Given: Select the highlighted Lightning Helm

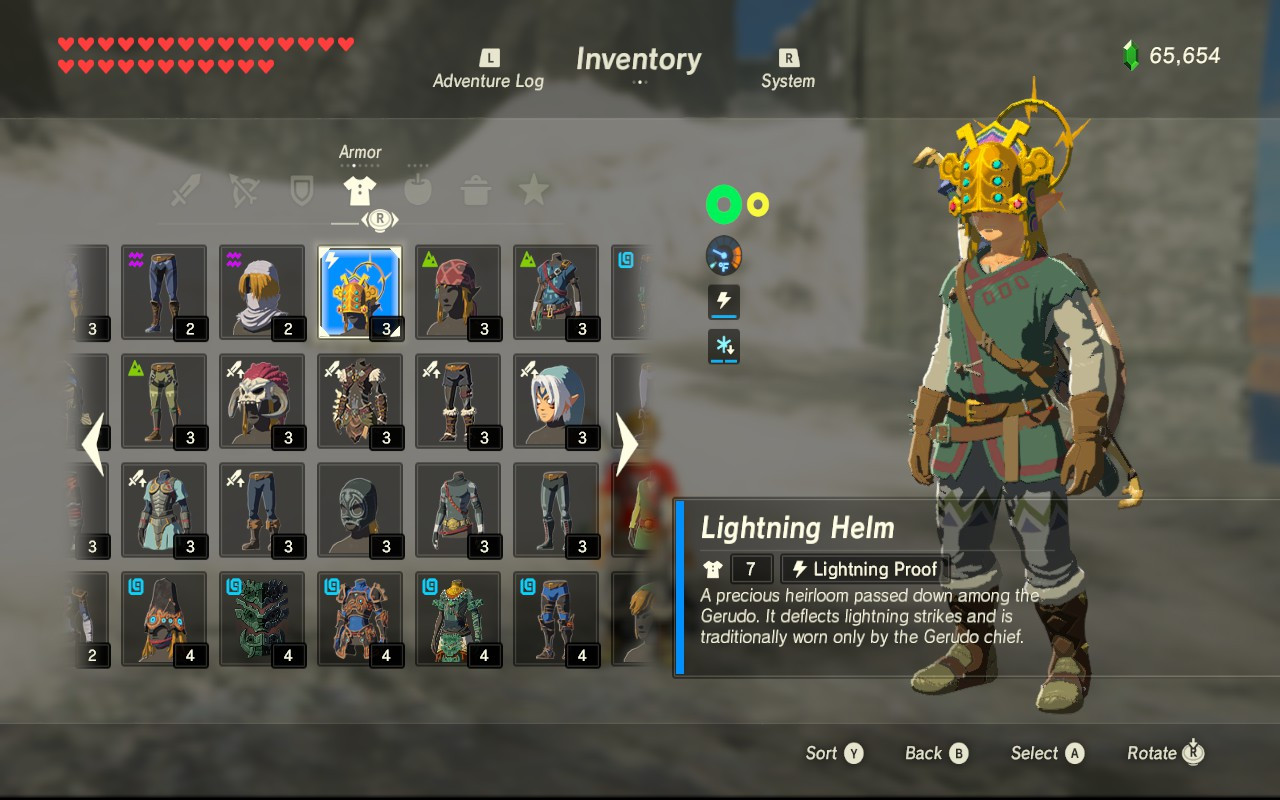Looking at the screenshot, I should tap(360, 292).
